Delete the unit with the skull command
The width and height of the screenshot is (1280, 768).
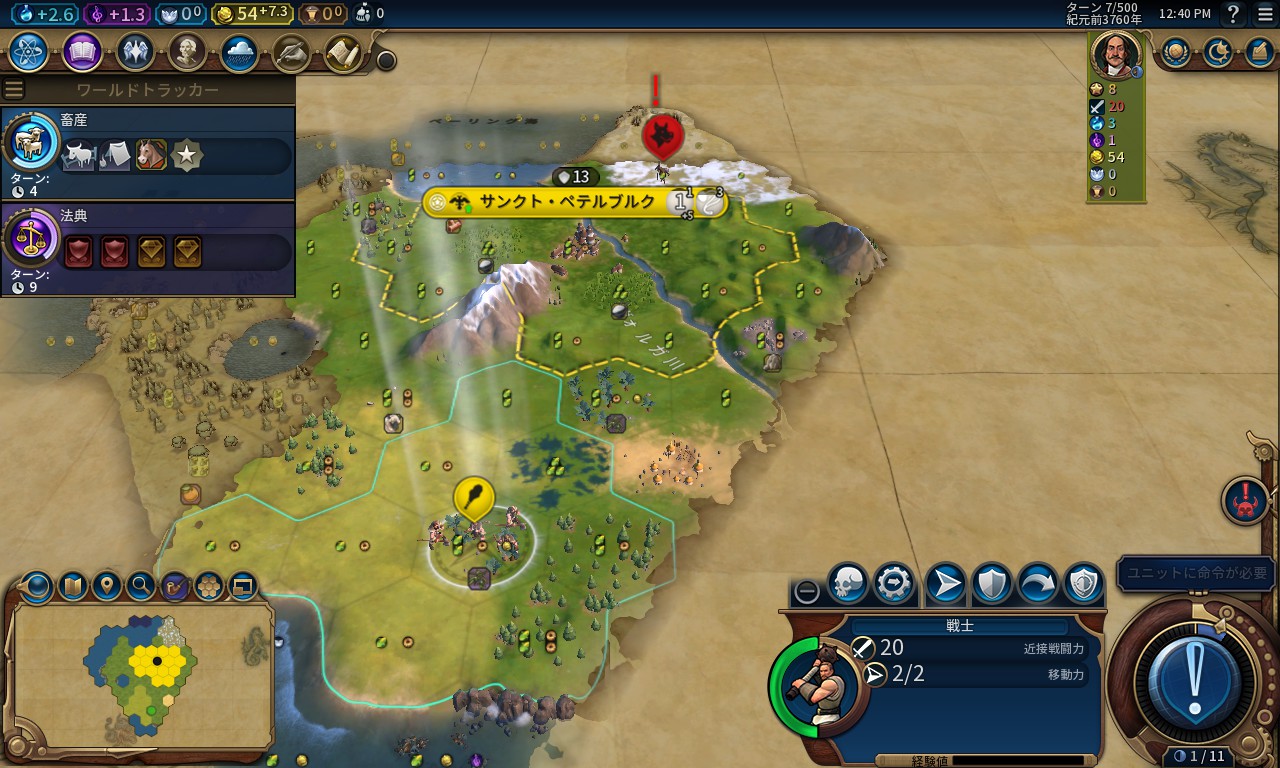(x=848, y=584)
